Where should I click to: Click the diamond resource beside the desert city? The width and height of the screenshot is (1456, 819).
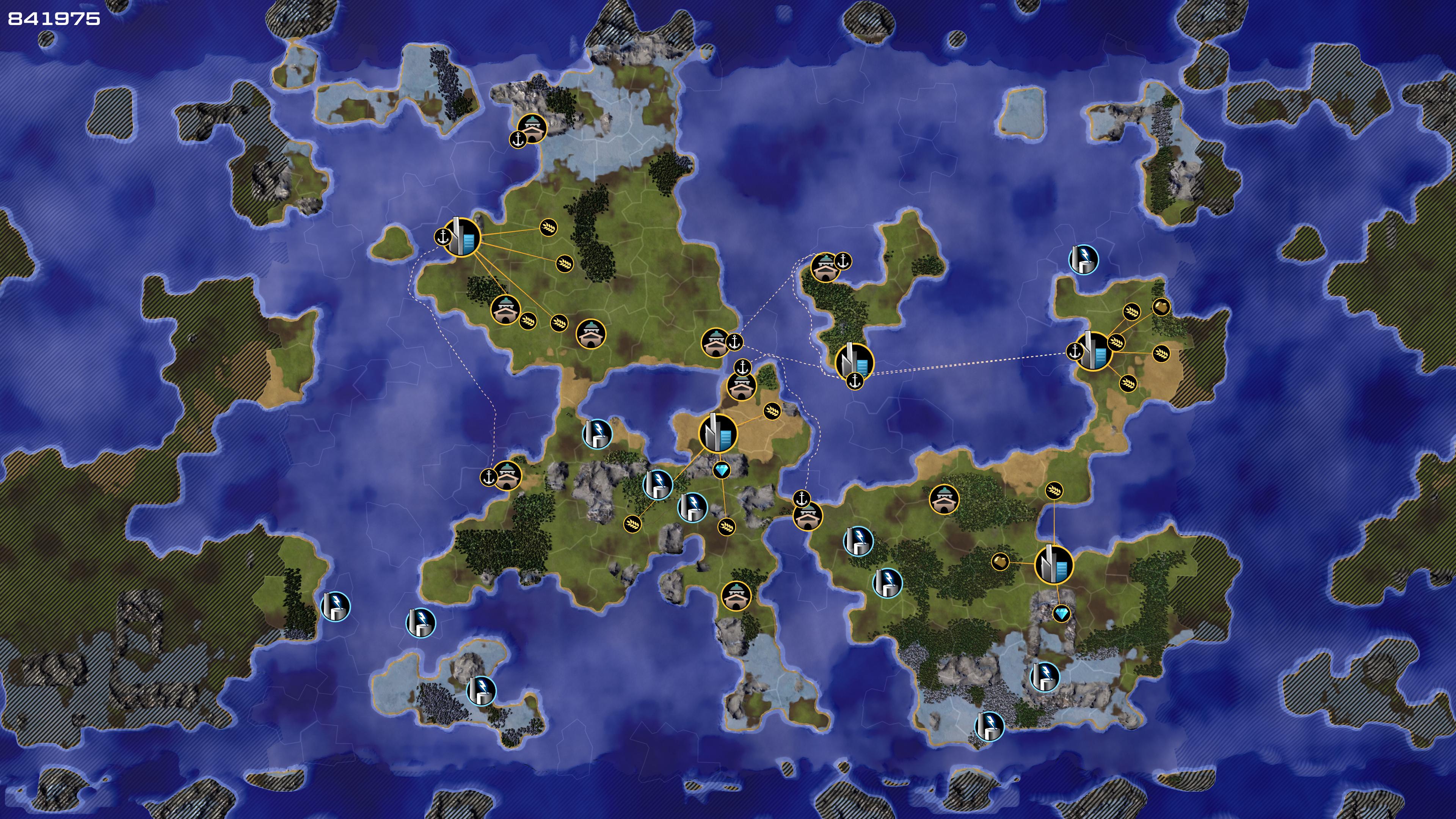point(721,470)
